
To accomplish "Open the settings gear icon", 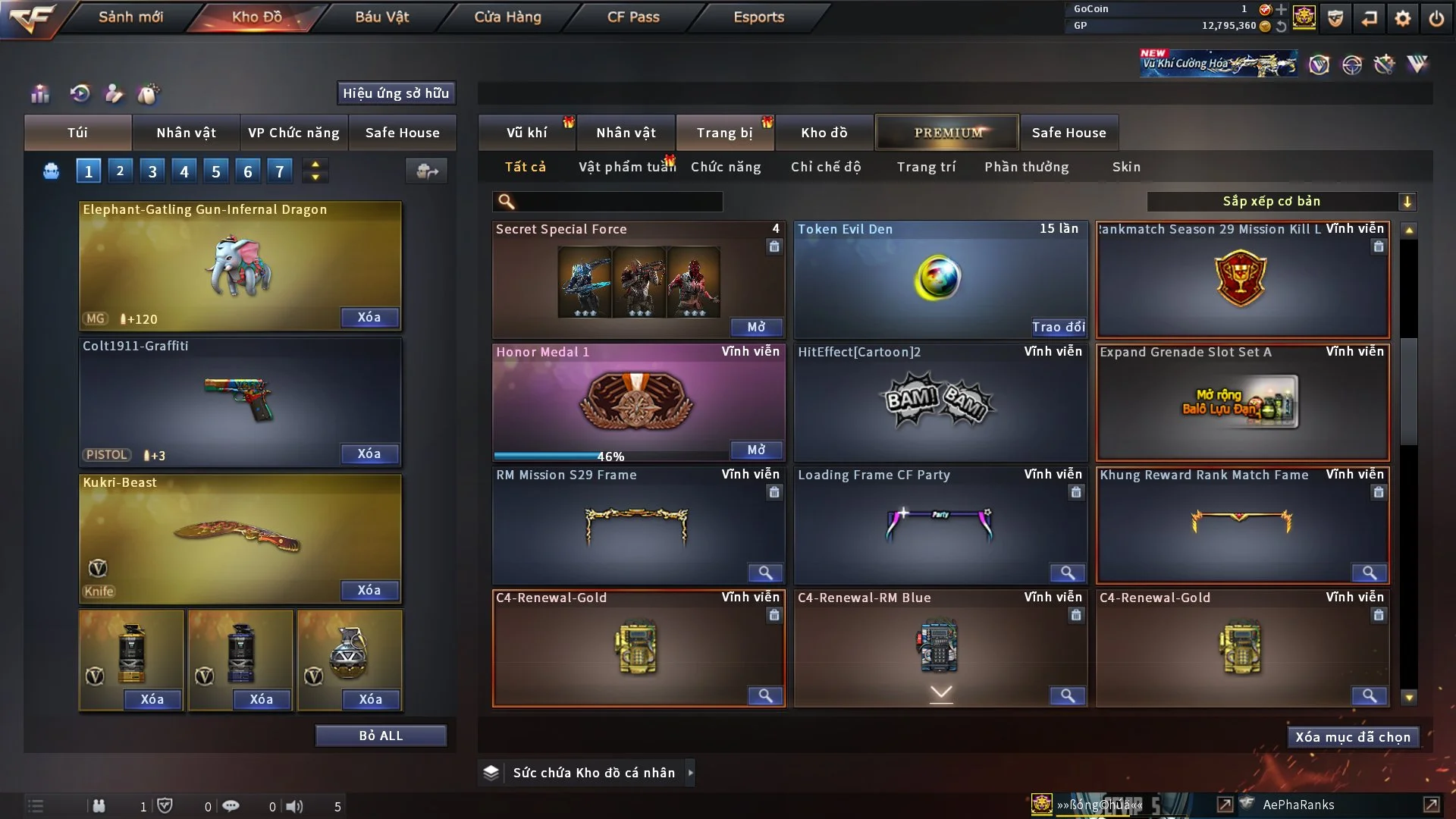I will click(x=1403, y=18).
